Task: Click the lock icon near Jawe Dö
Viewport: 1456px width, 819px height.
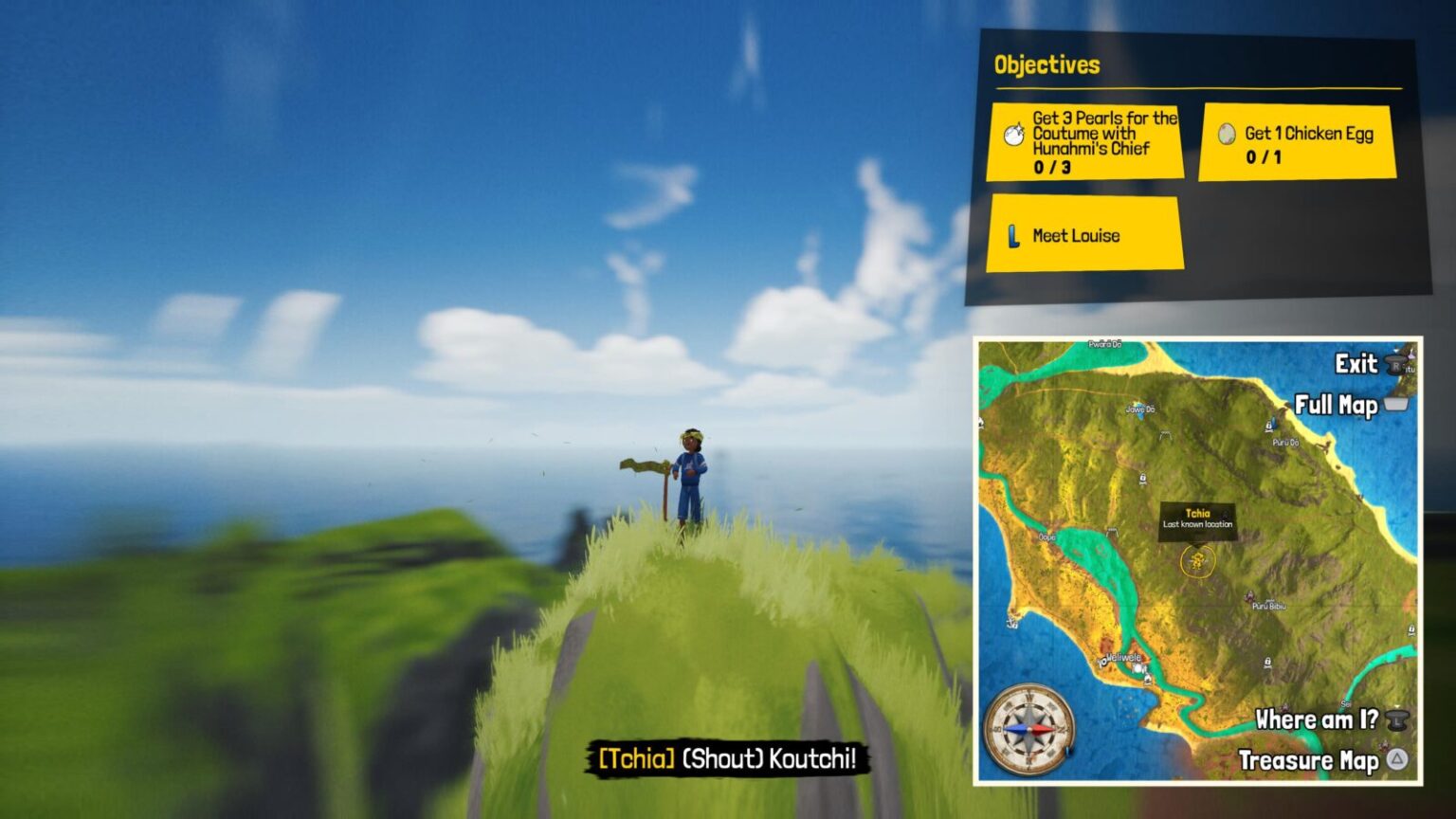Action: 1142,477
